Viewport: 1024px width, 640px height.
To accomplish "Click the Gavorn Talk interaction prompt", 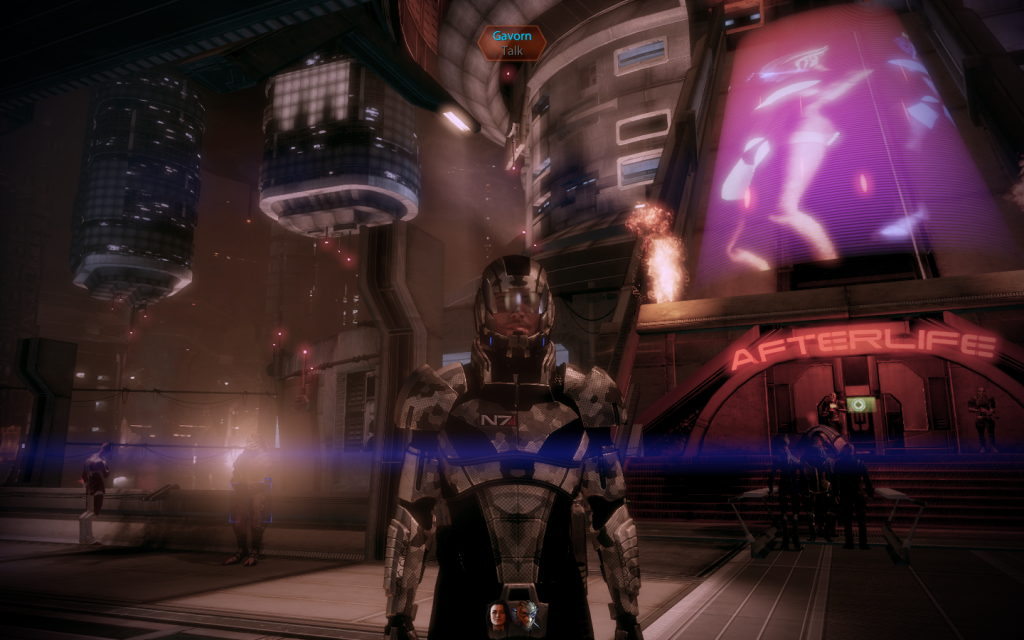I will pyautogui.click(x=512, y=42).
